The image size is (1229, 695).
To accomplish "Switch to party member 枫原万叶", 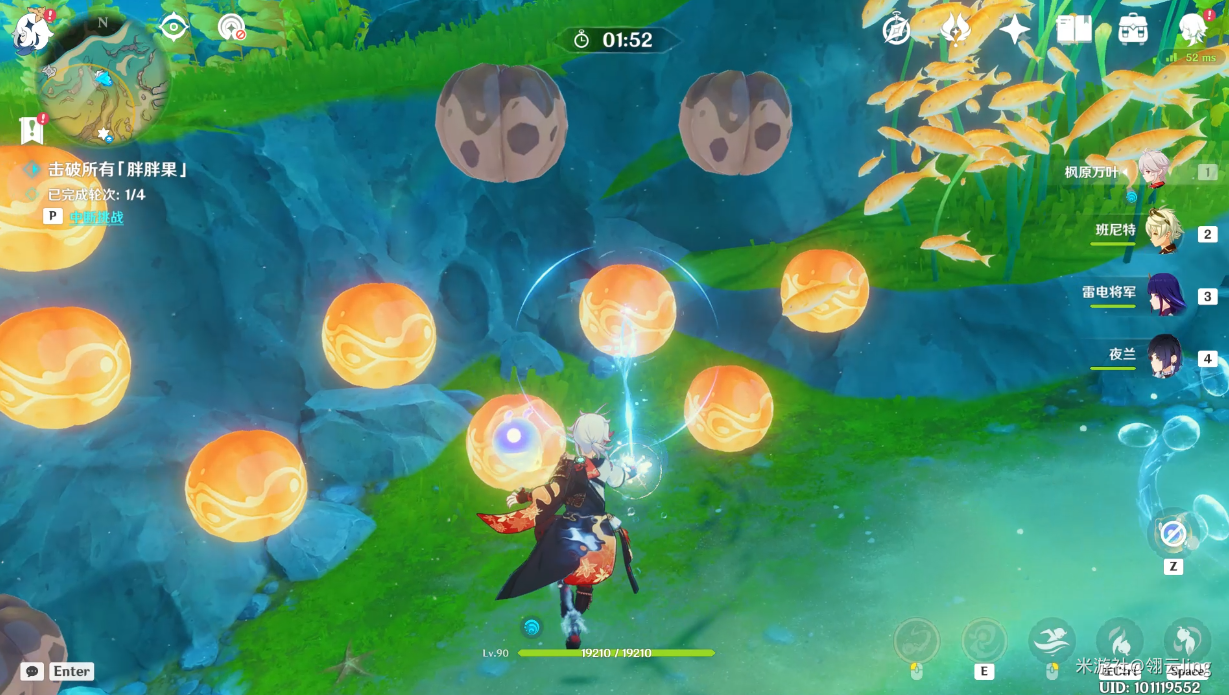I will pyautogui.click(x=1160, y=172).
